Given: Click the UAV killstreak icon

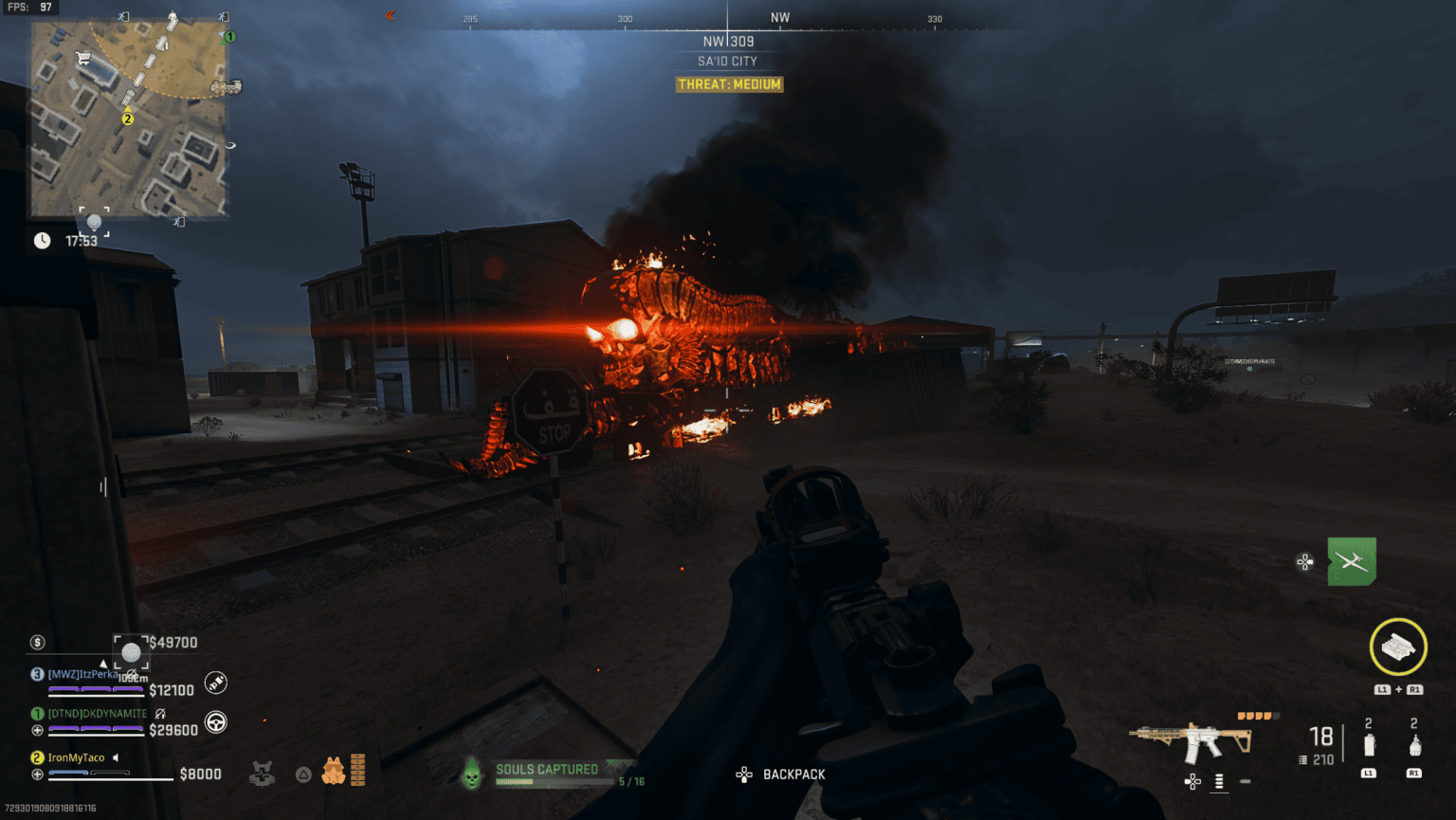Looking at the screenshot, I should pos(1351,561).
